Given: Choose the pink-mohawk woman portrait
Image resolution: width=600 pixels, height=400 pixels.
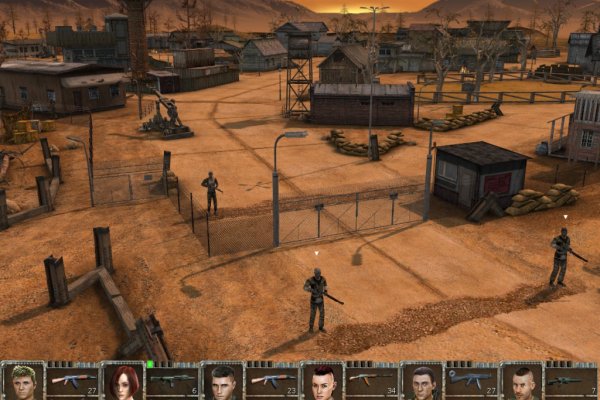Looking at the screenshot, I should [x=322, y=382].
